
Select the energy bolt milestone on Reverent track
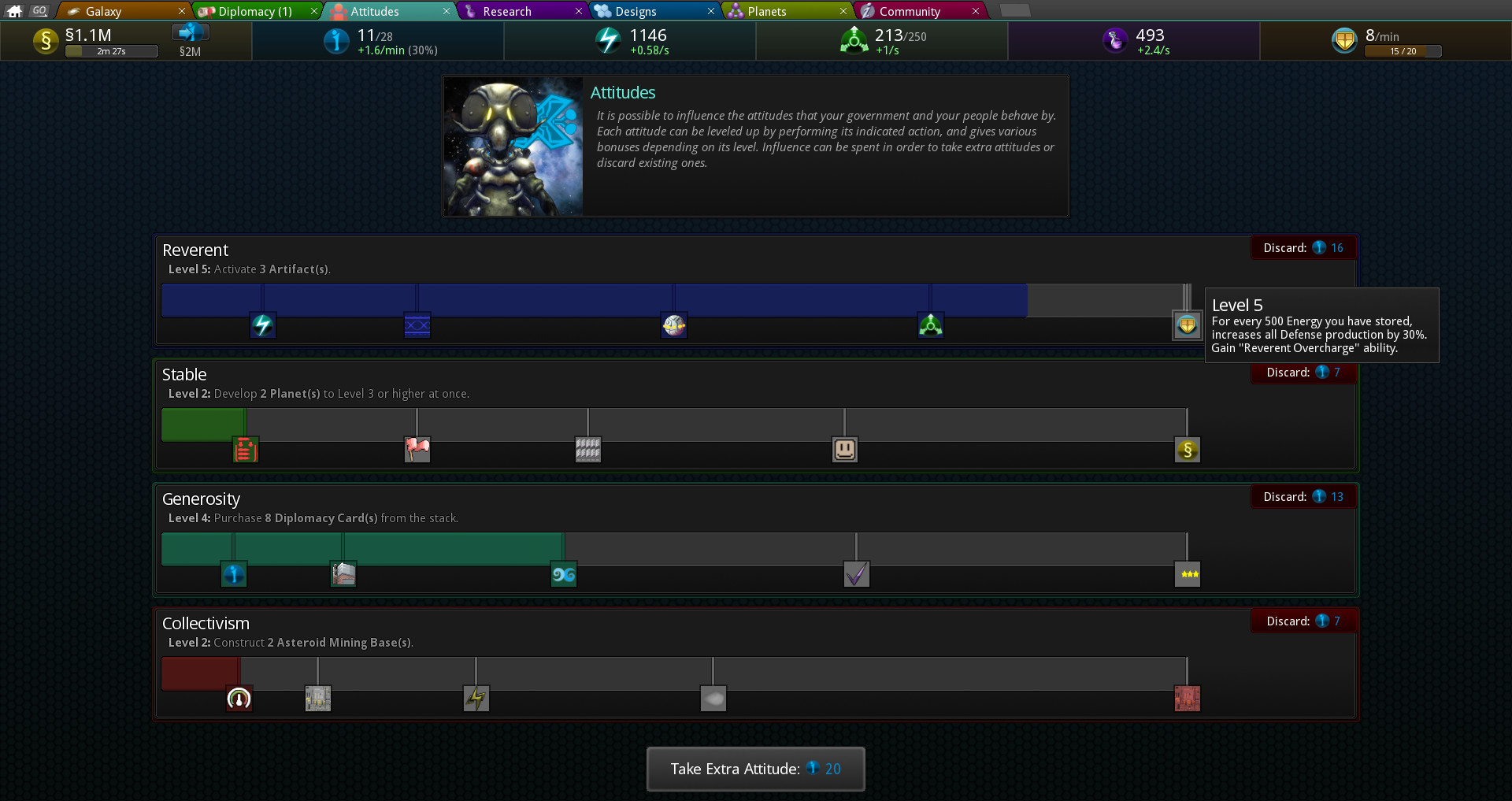[x=263, y=325]
